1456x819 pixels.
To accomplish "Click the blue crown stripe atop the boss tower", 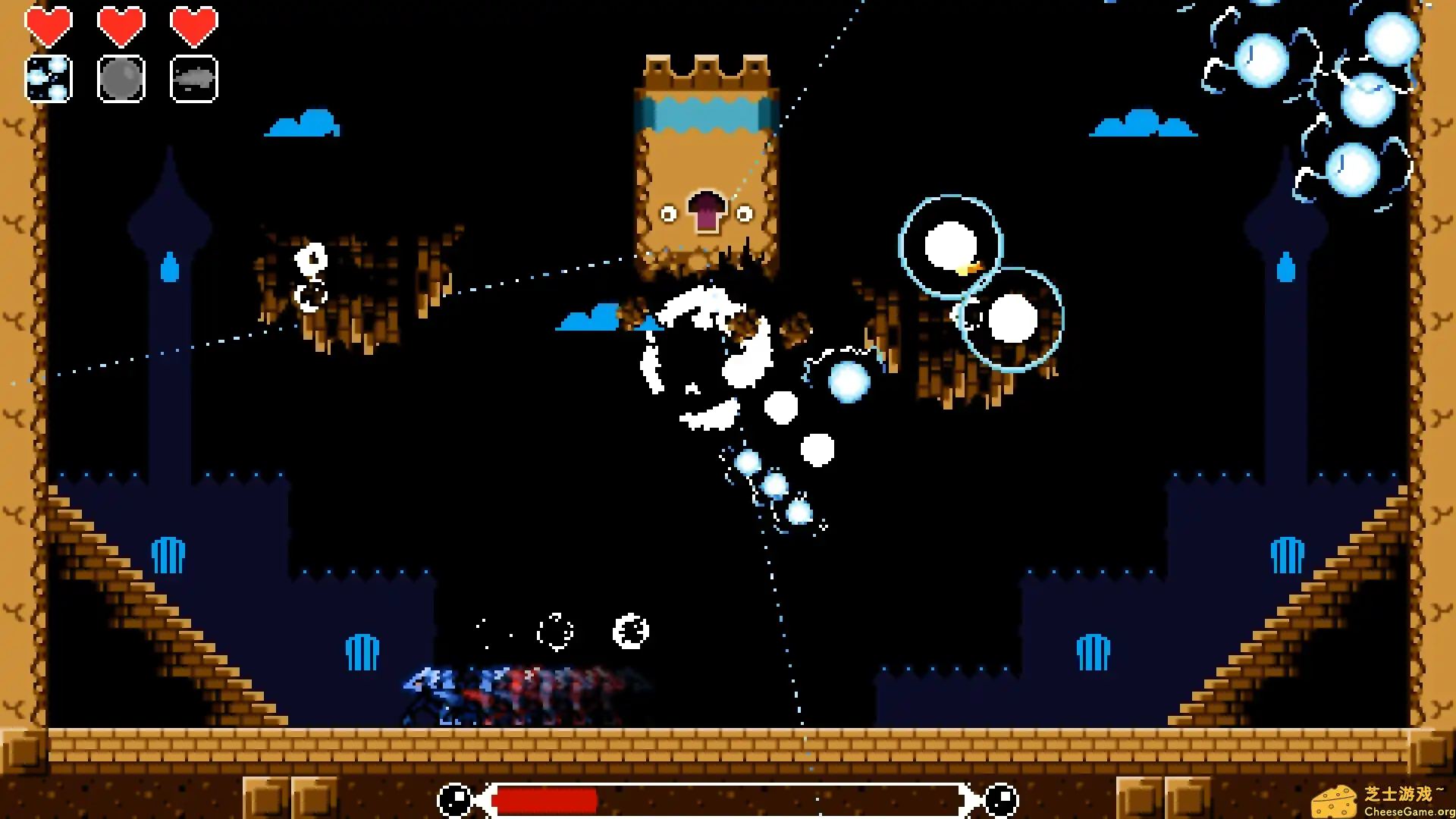I will click(x=705, y=114).
